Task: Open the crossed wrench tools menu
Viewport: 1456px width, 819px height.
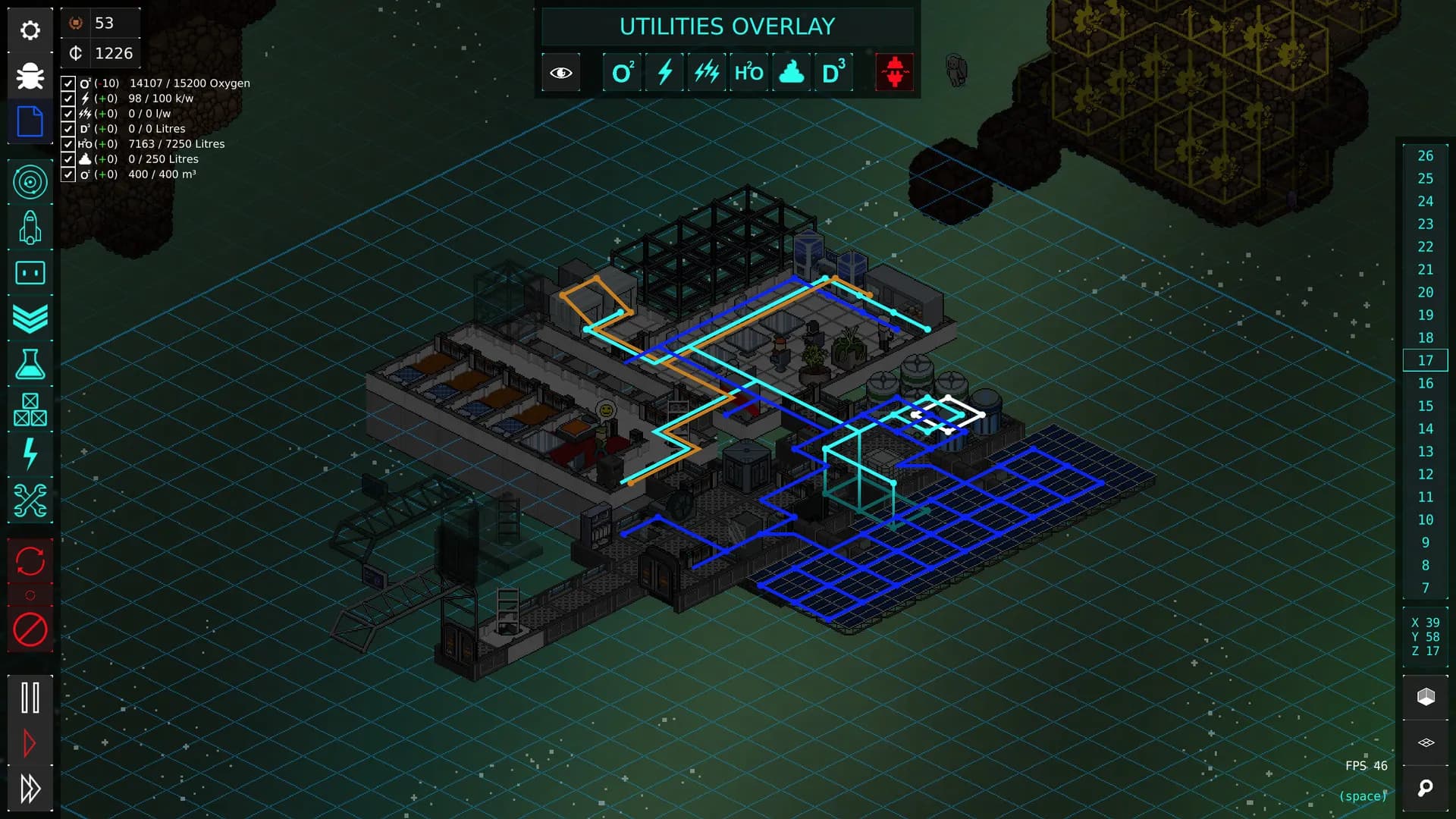Action: (x=30, y=500)
